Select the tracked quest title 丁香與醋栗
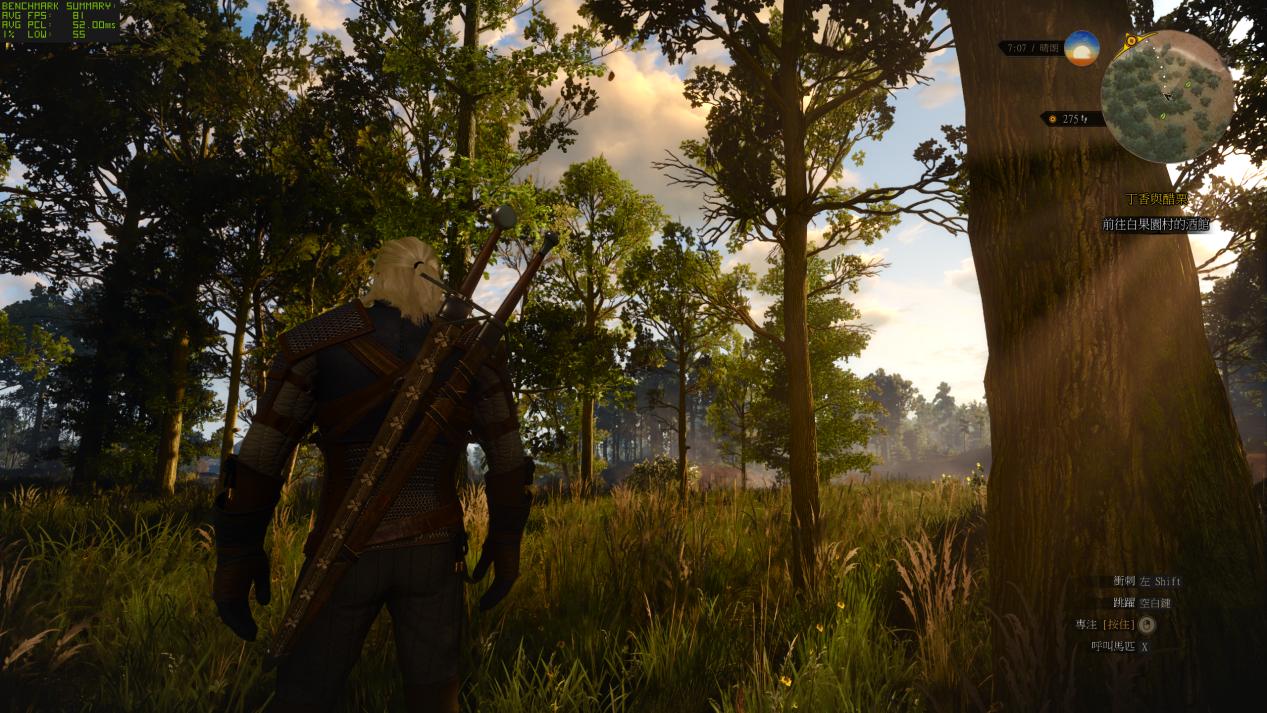 pyautogui.click(x=1157, y=200)
